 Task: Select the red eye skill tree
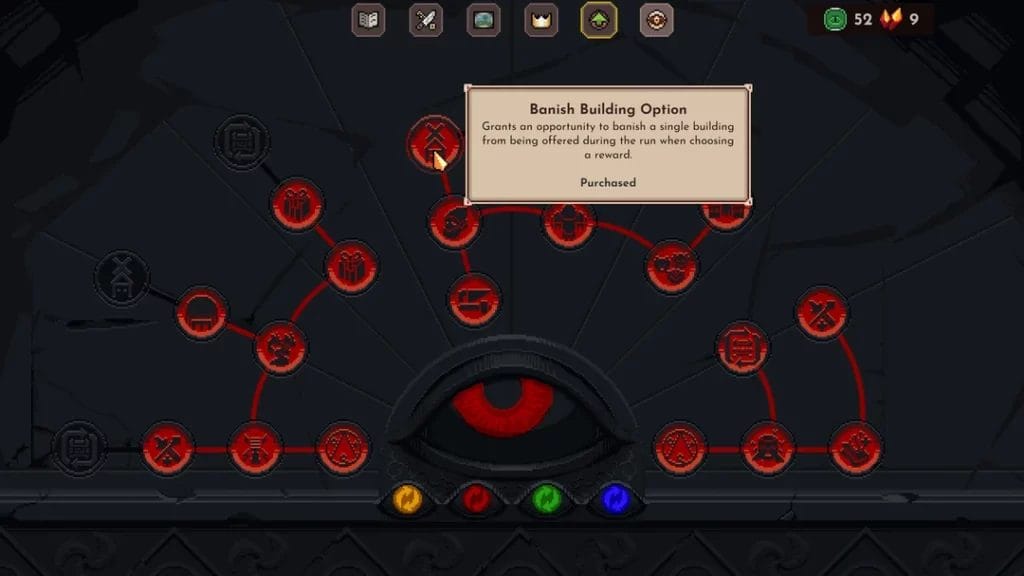pyautogui.click(x=477, y=498)
